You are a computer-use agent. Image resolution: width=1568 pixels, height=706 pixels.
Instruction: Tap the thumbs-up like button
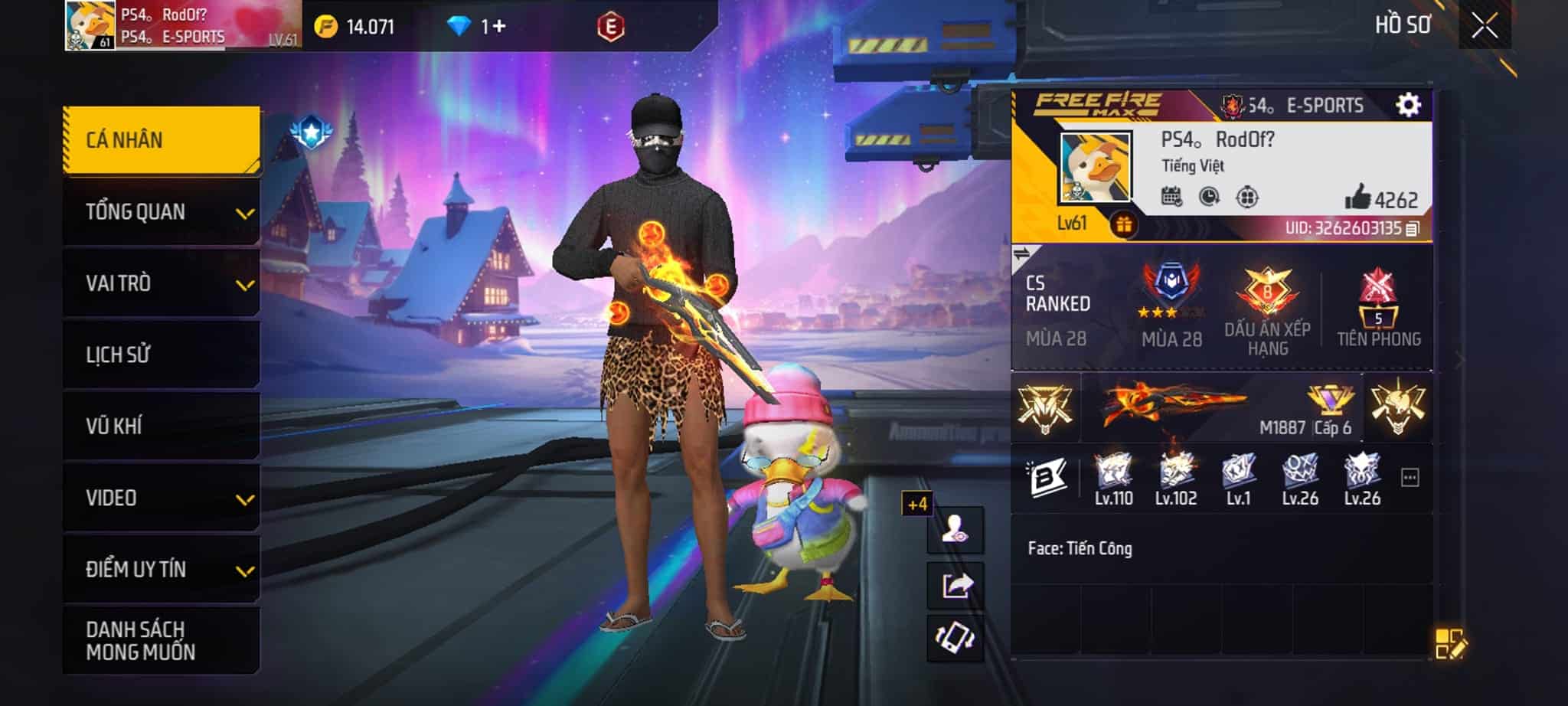point(1358,198)
